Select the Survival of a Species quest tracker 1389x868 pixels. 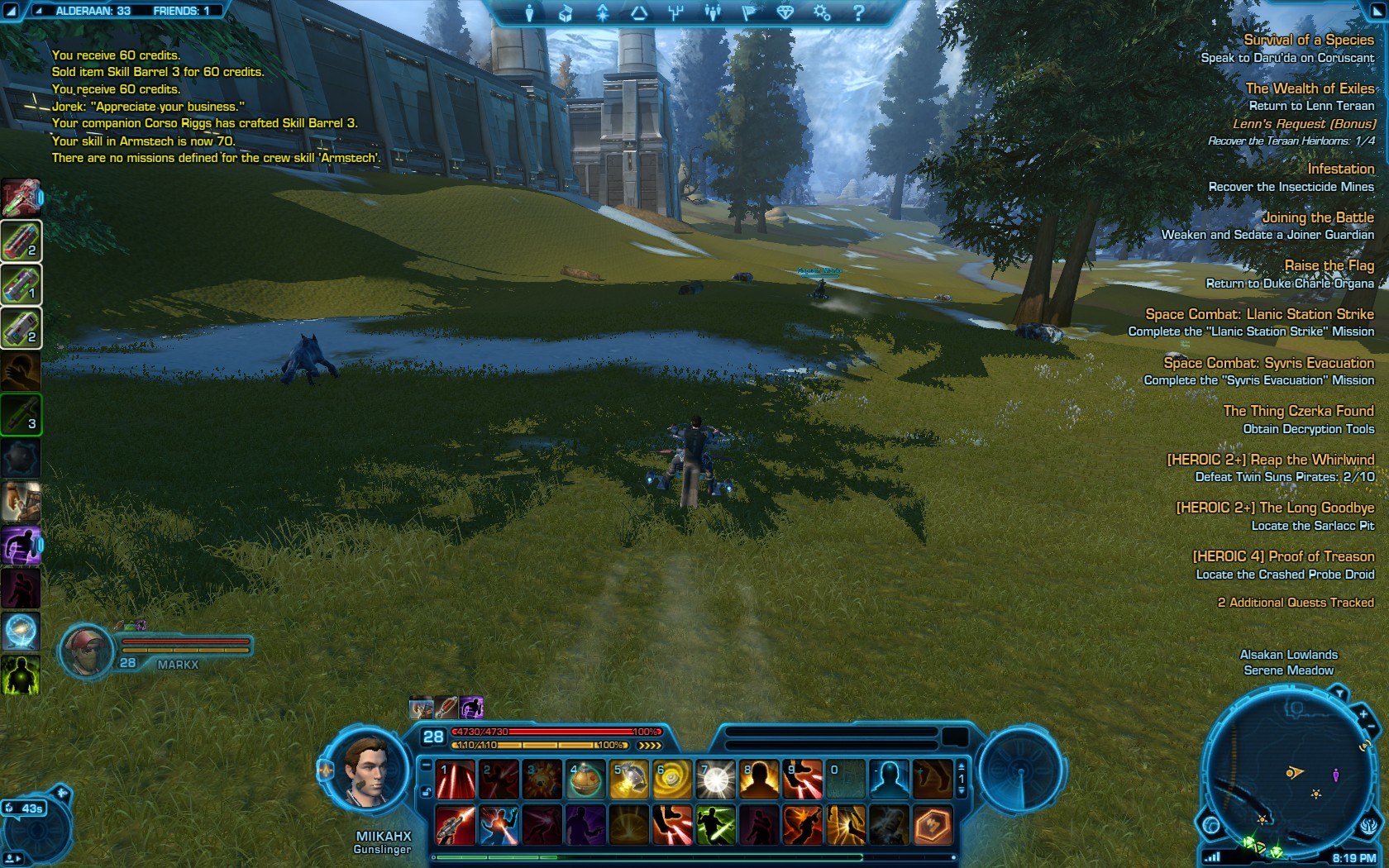(1308, 40)
